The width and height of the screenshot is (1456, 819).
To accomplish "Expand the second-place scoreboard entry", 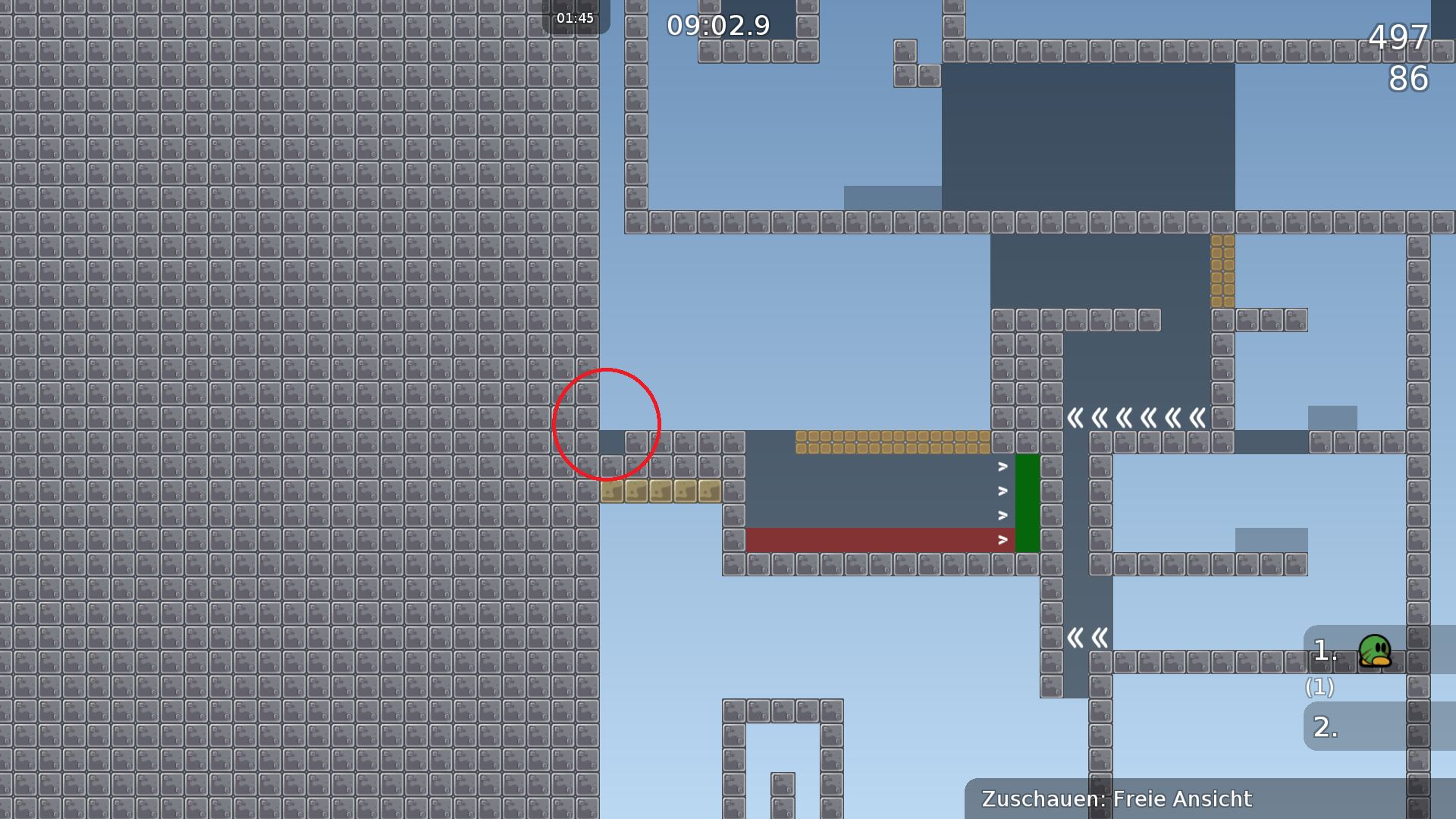I will coord(1323,726).
